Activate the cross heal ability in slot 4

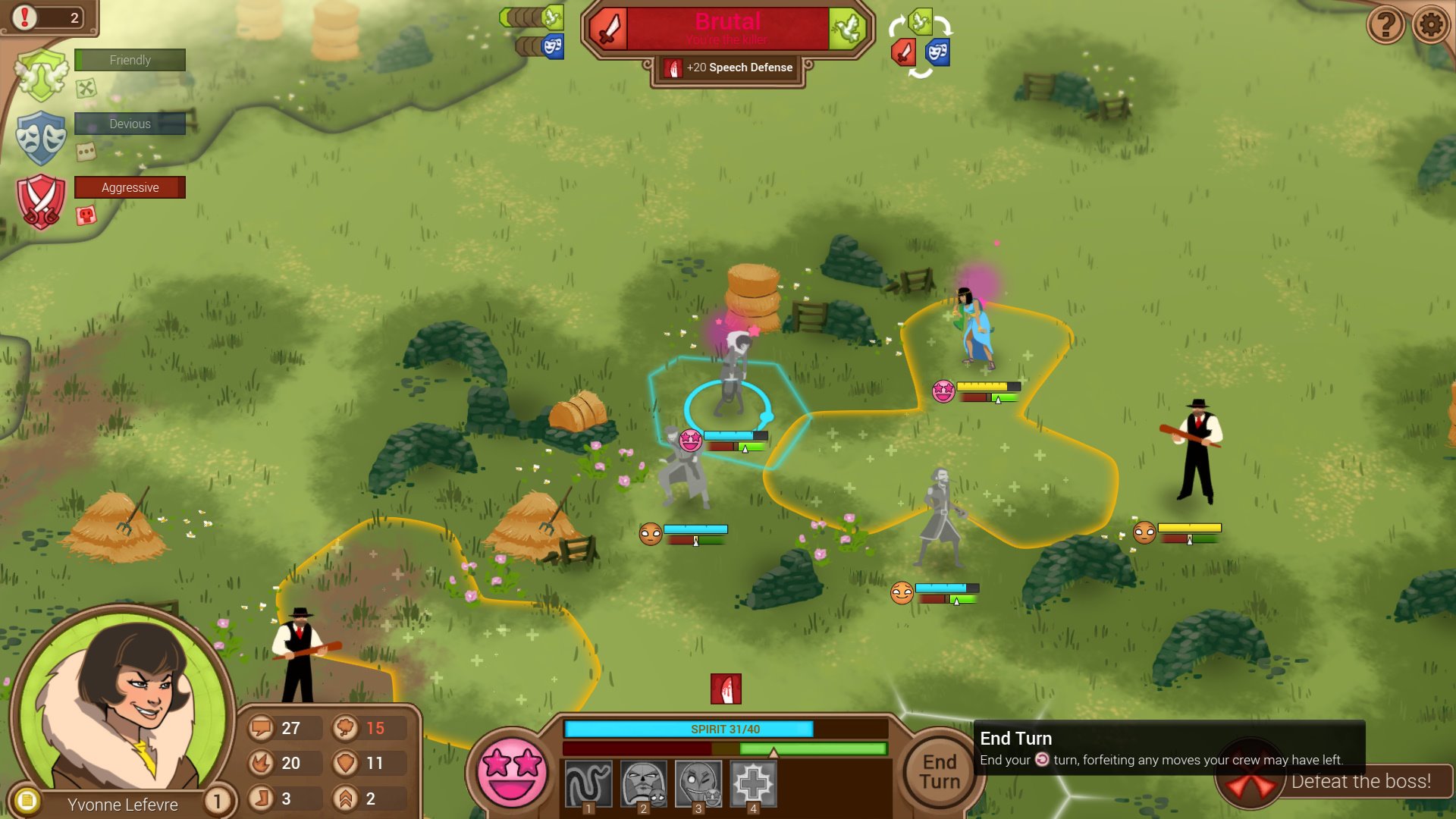pyautogui.click(x=753, y=784)
